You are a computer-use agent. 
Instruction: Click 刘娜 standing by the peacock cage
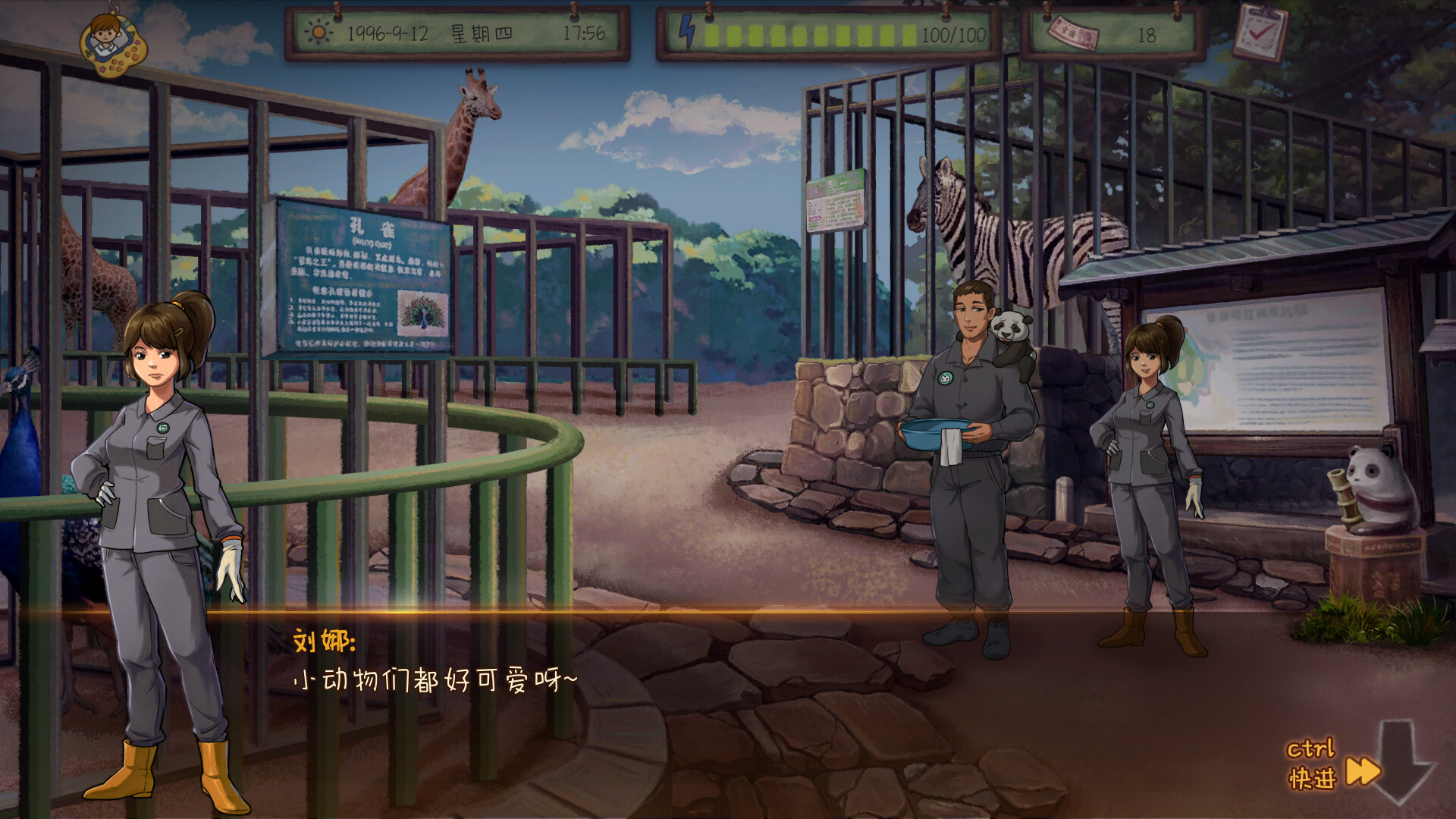159,455
